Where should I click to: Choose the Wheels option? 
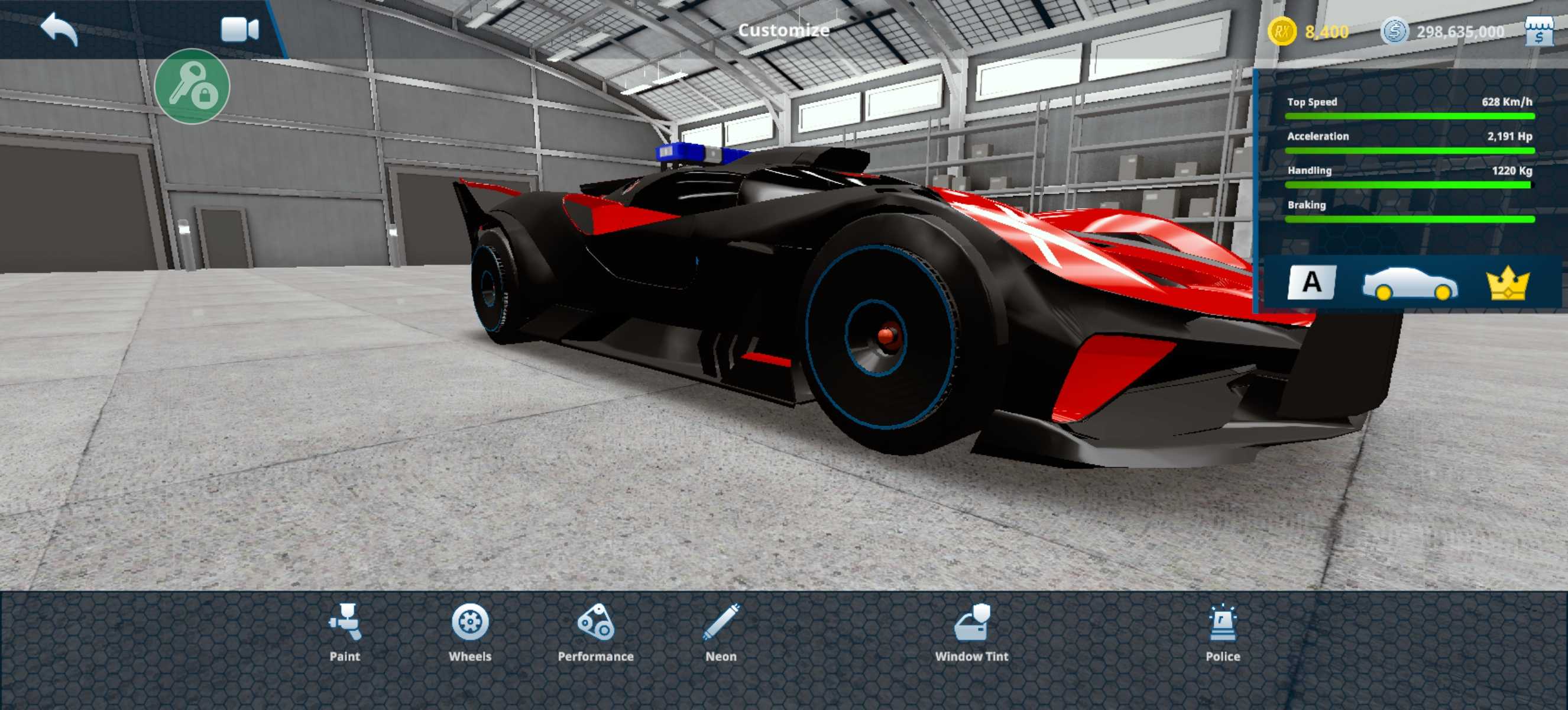pos(470,632)
